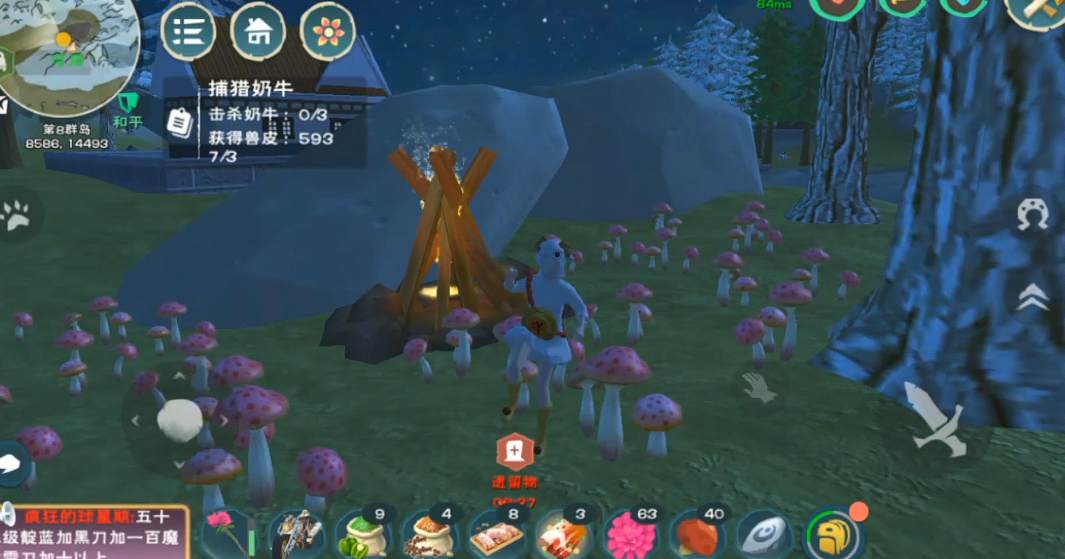Use the hand interact button
This screenshot has width=1065, height=559.
[x=759, y=390]
